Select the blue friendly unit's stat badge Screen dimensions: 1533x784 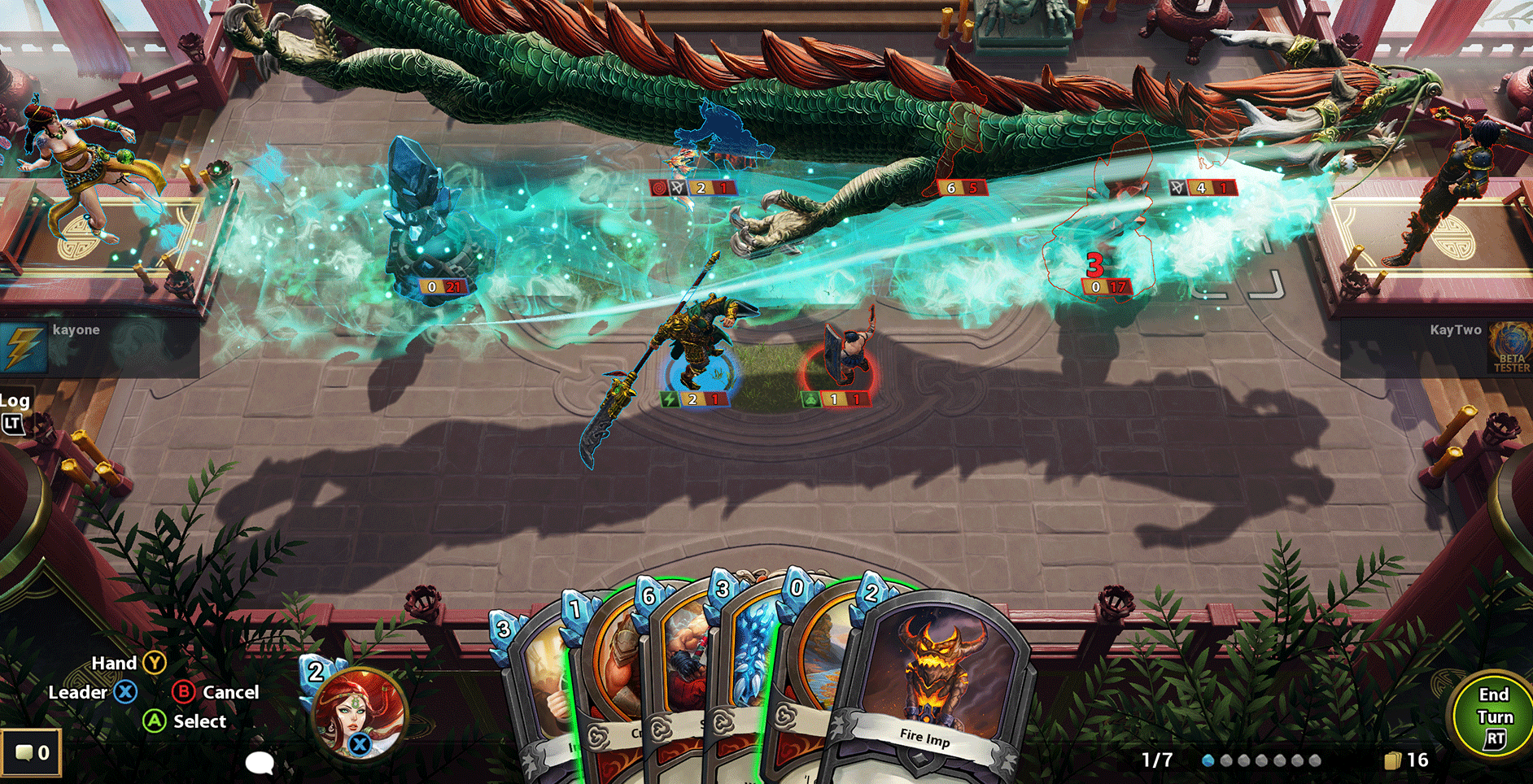coord(692,399)
